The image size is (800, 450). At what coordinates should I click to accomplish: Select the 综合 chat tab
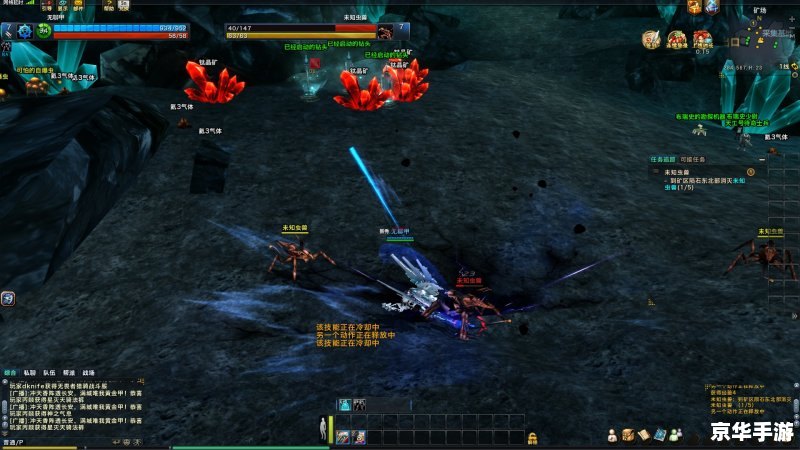(x=10, y=371)
